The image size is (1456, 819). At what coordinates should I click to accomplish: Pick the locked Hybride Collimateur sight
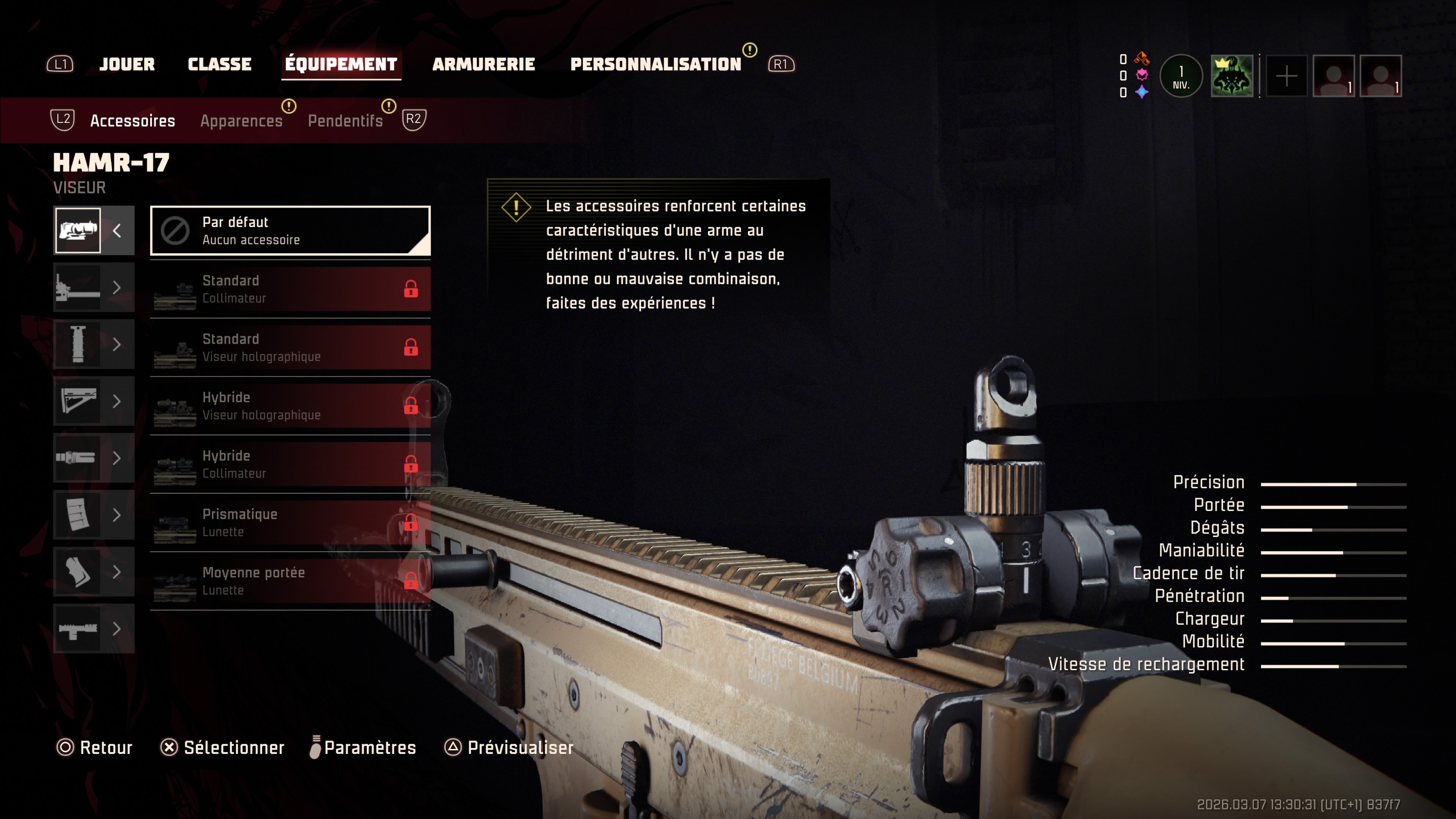[290, 464]
